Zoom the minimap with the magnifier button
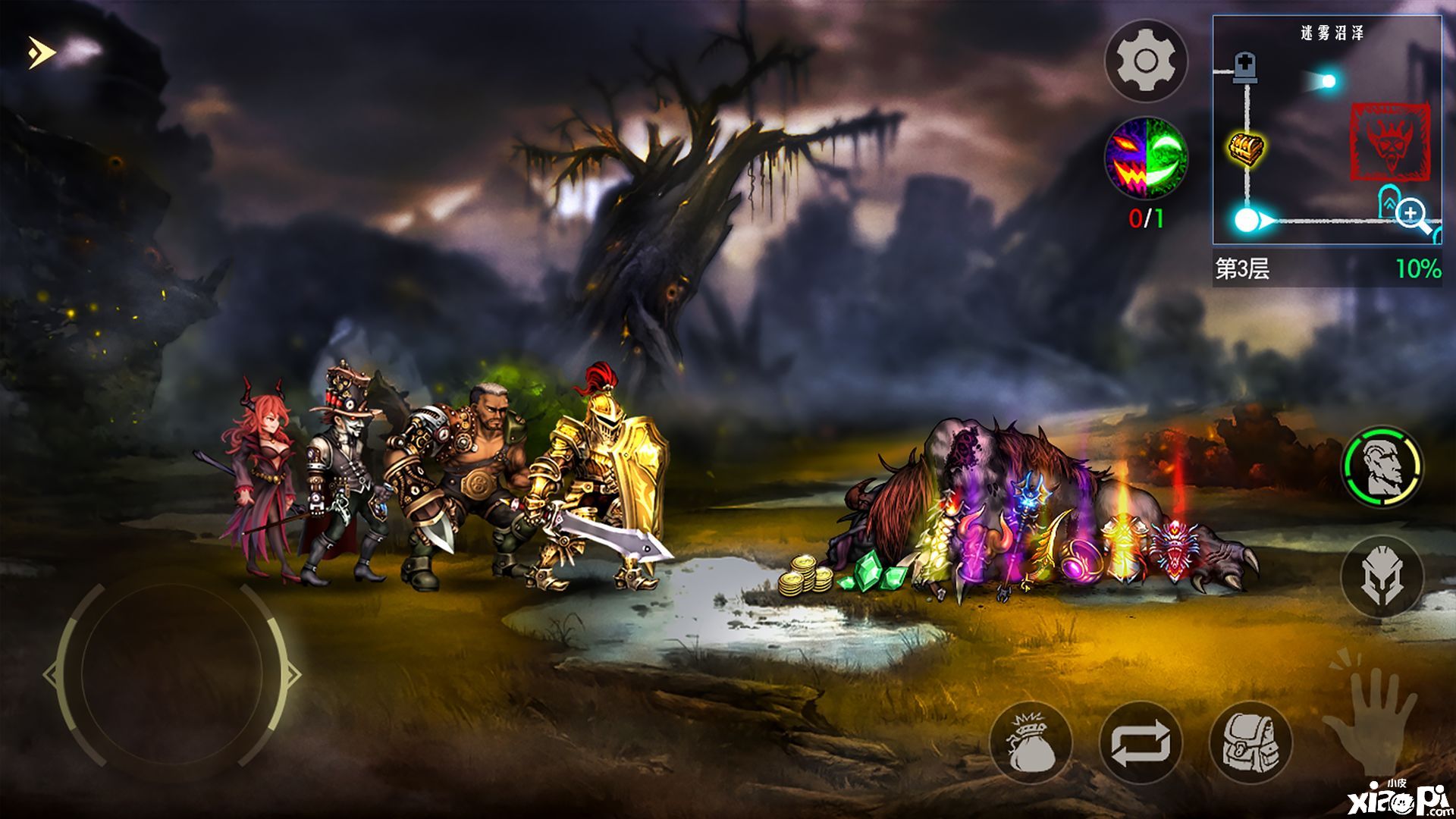 [1412, 215]
